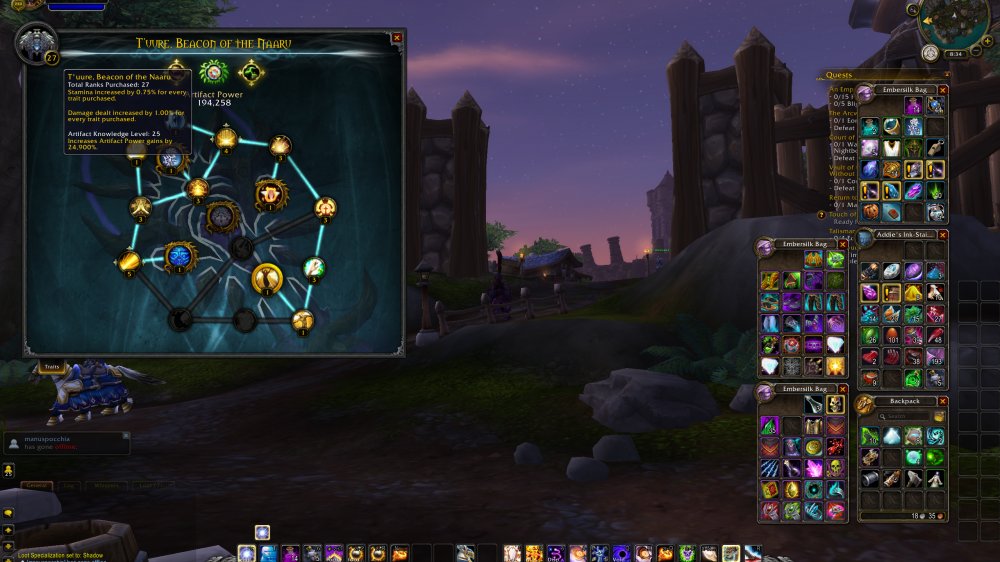Screen dimensions: 1000x562
Task: Close the Backpack bag window
Action: pos(942,401)
